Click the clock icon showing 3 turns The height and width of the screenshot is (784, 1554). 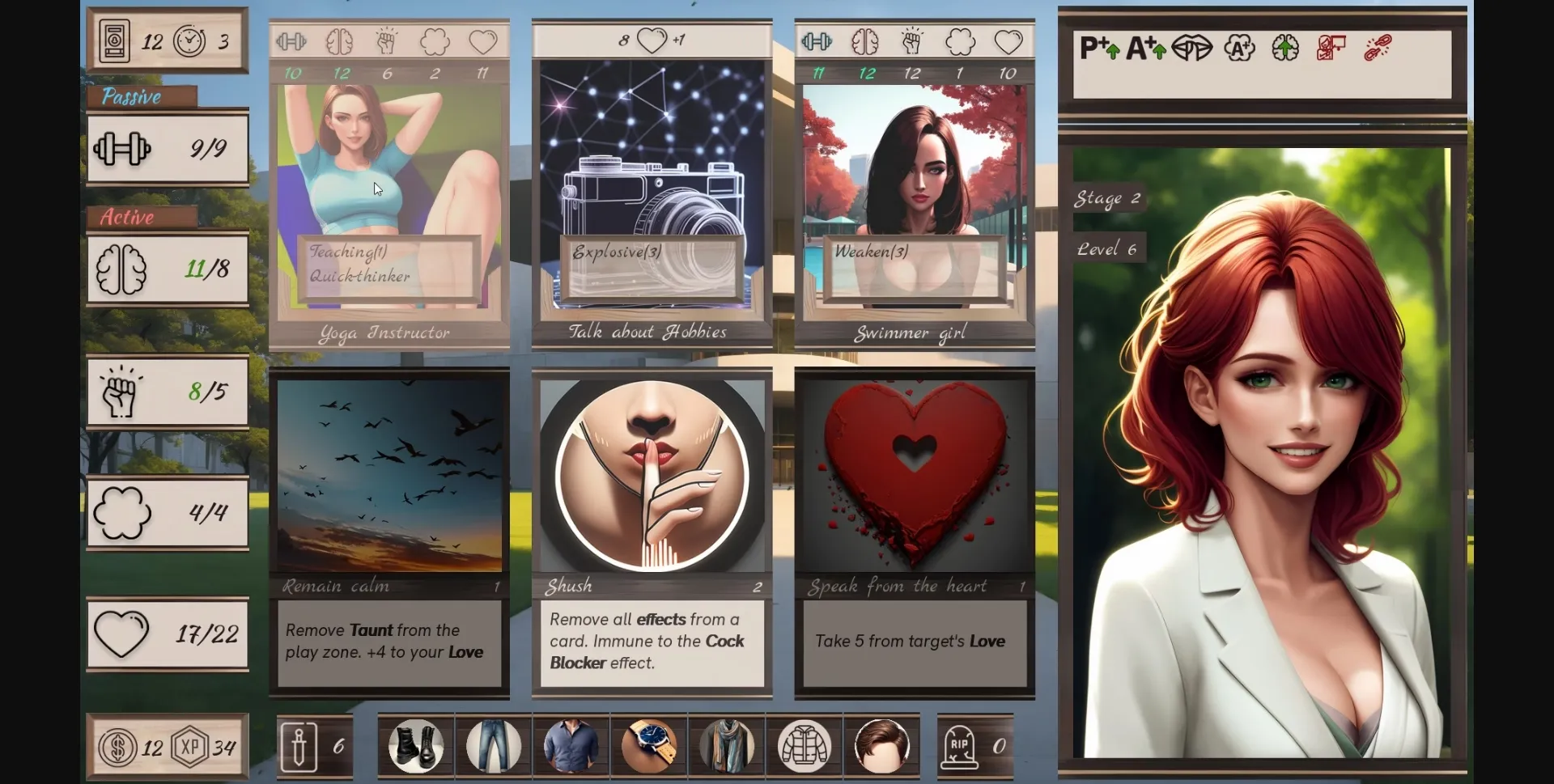click(191, 40)
